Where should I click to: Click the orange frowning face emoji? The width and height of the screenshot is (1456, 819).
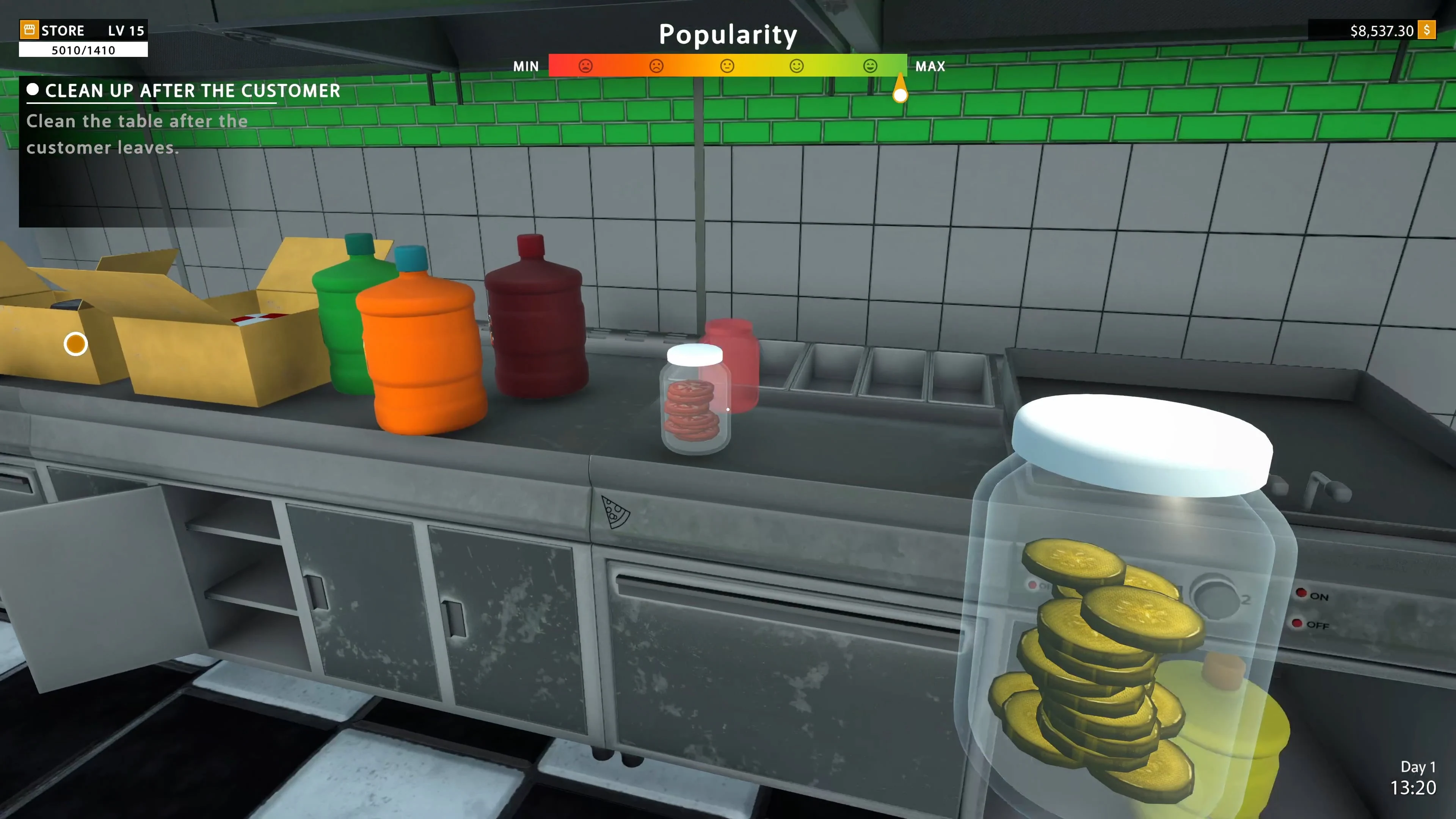pyautogui.click(x=656, y=66)
